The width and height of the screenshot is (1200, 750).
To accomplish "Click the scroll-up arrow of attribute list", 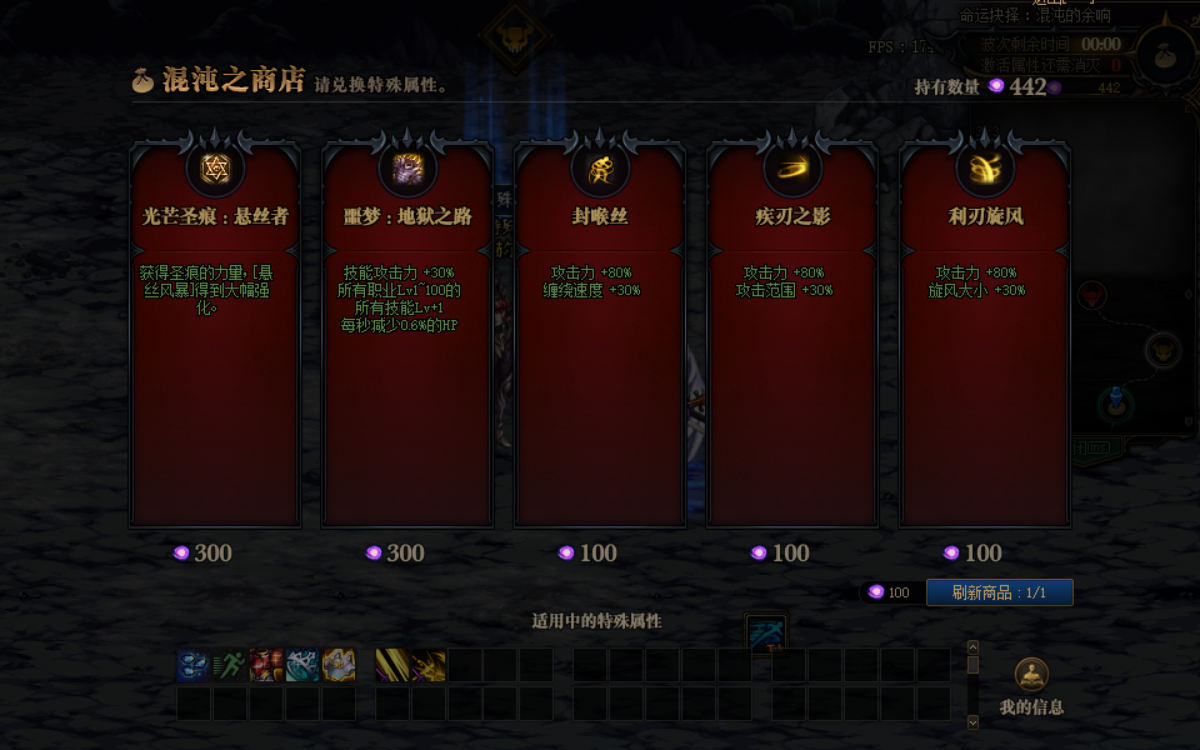I will (973, 647).
